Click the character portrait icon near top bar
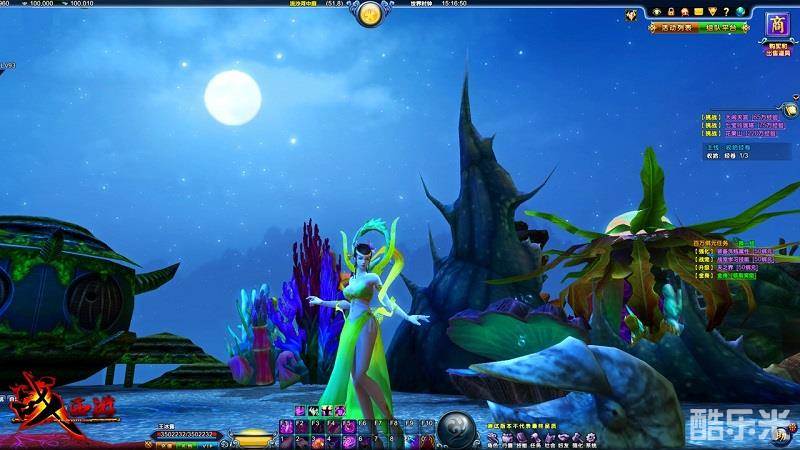This screenshot has height=450, width=800. point(631,15)
